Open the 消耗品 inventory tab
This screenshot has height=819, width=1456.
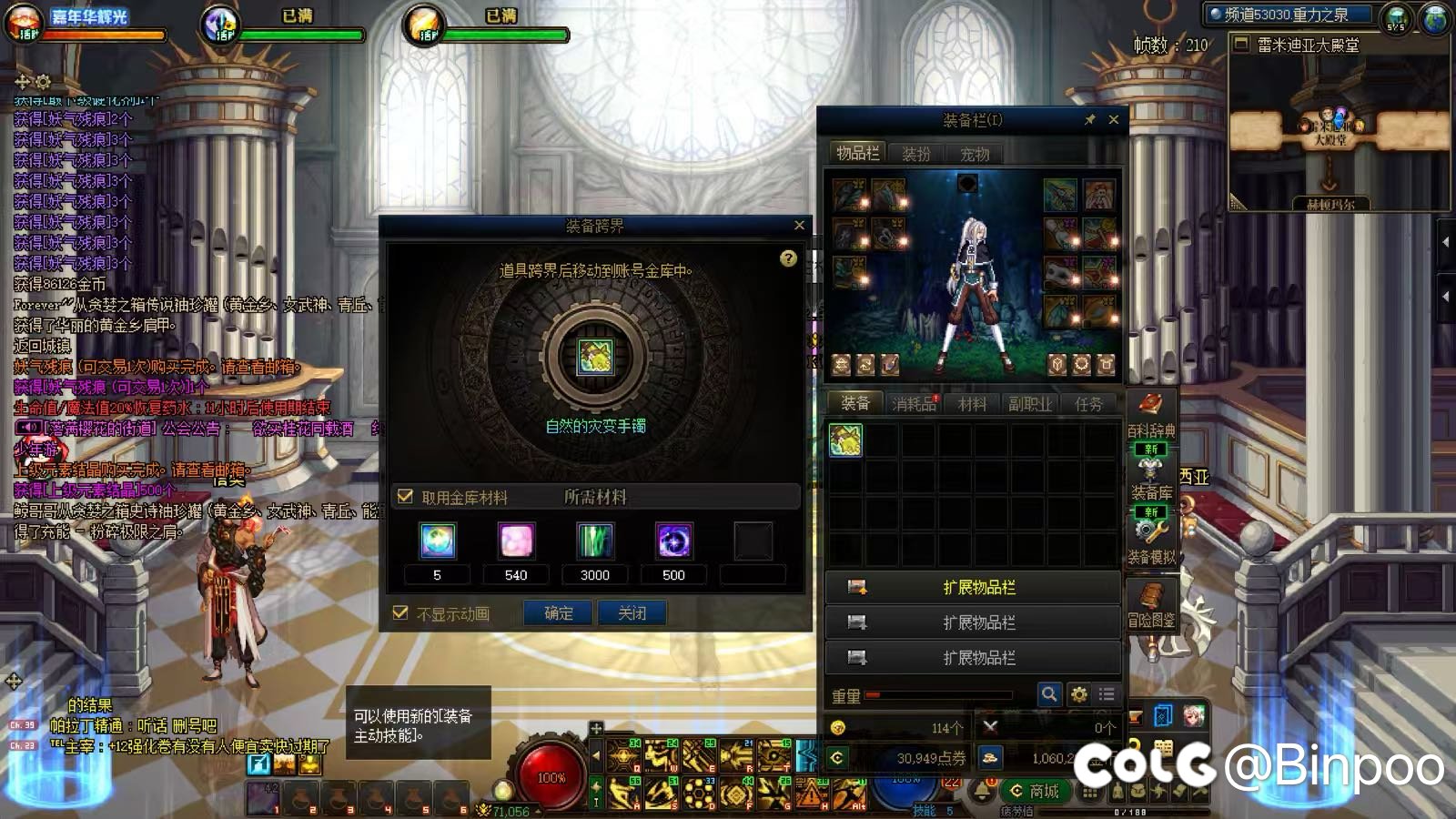point(914,404)
